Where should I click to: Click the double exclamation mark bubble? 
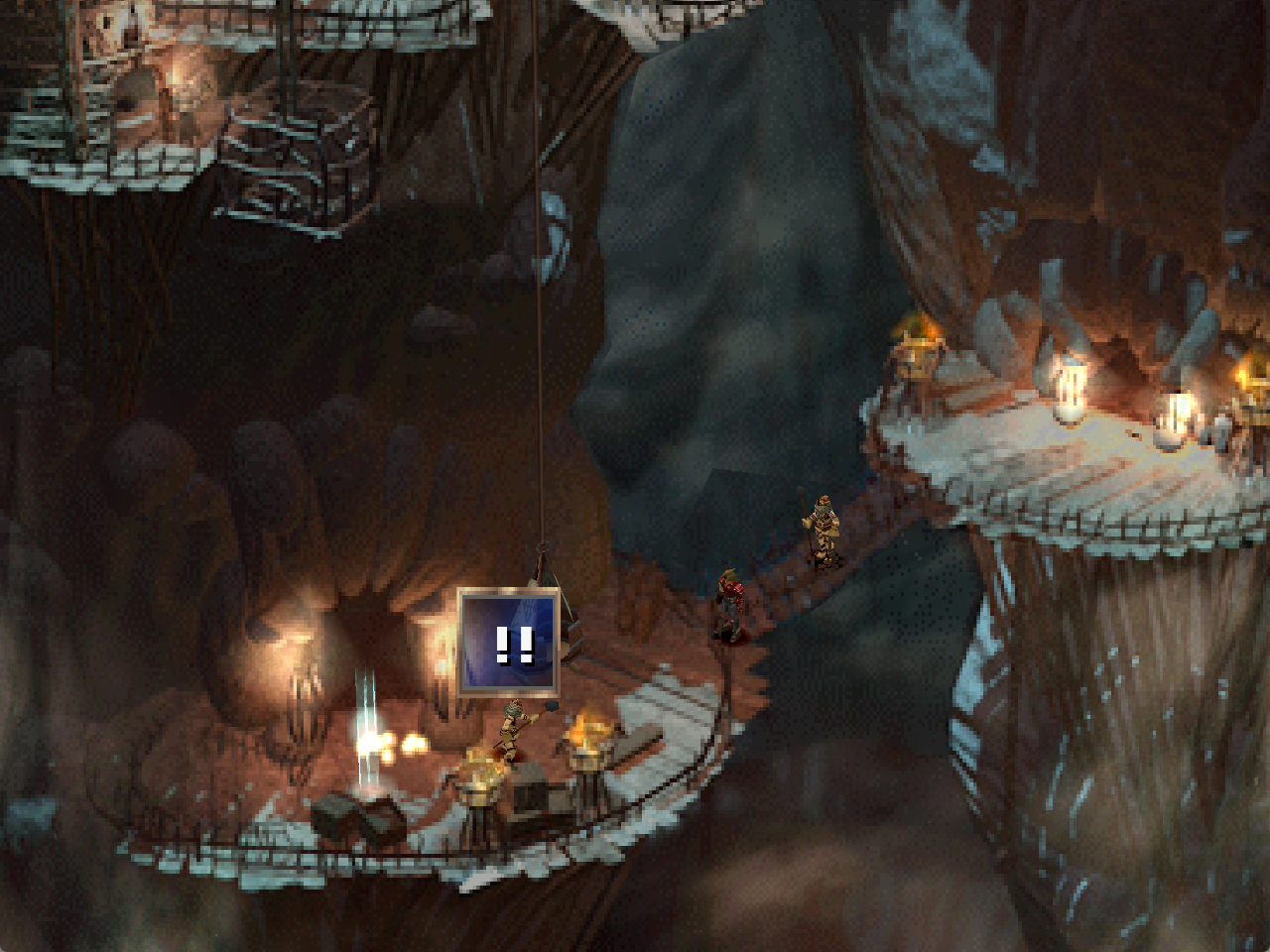tap(509, 643)
